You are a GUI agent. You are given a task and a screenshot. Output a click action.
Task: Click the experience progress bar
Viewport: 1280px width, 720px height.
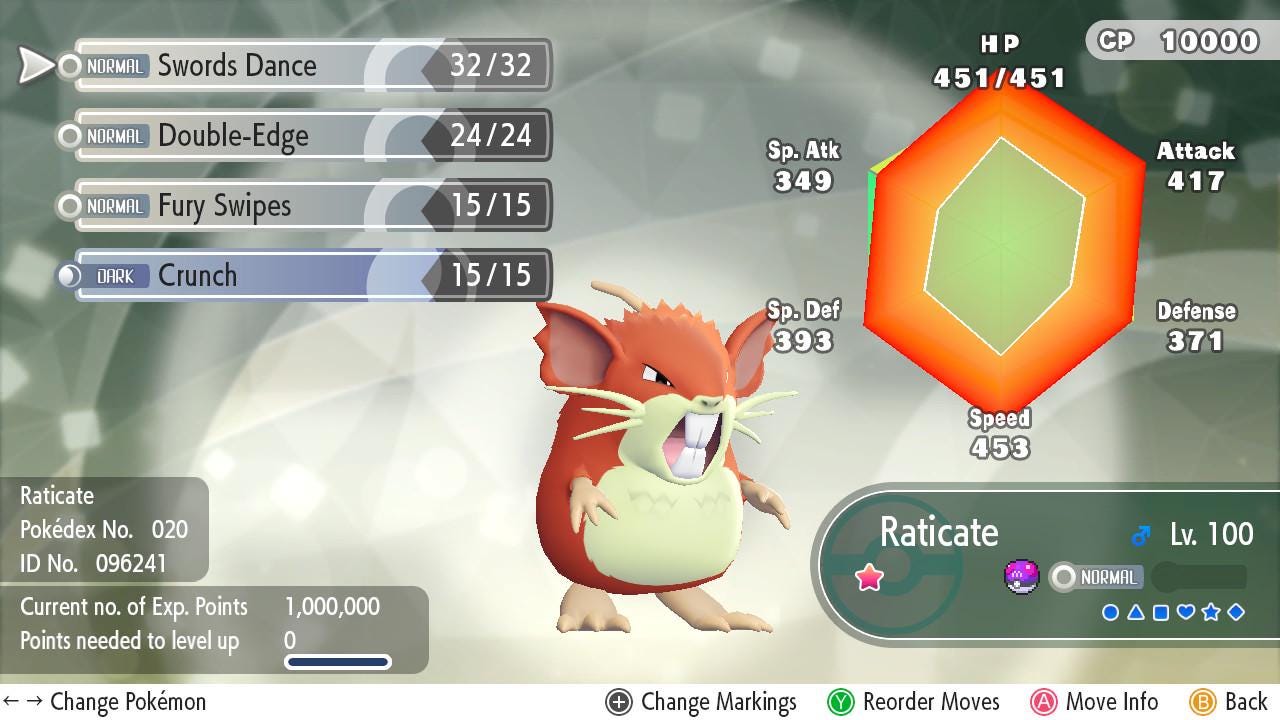(x=337, y=661)
